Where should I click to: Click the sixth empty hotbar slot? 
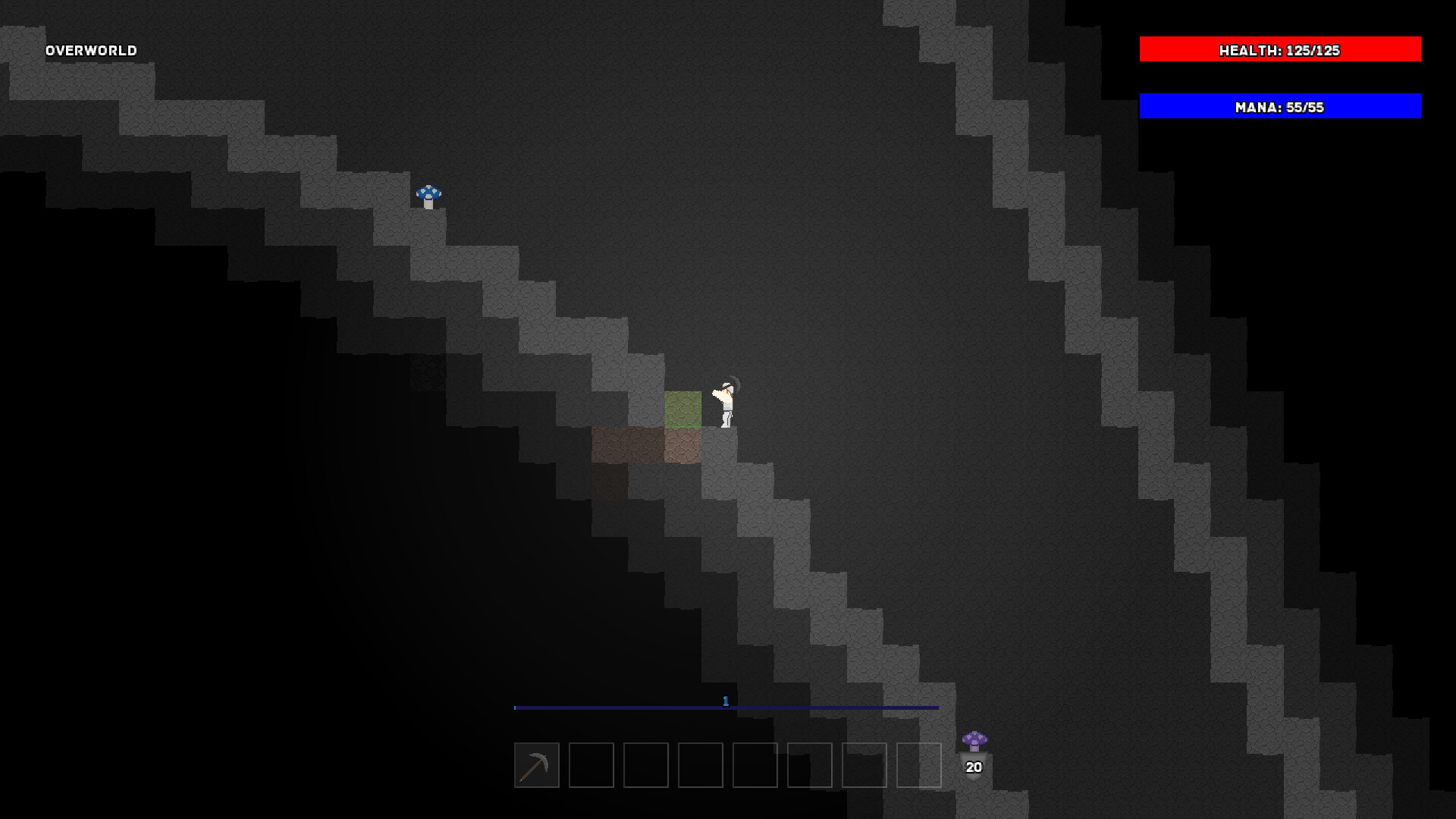(808, 766)
